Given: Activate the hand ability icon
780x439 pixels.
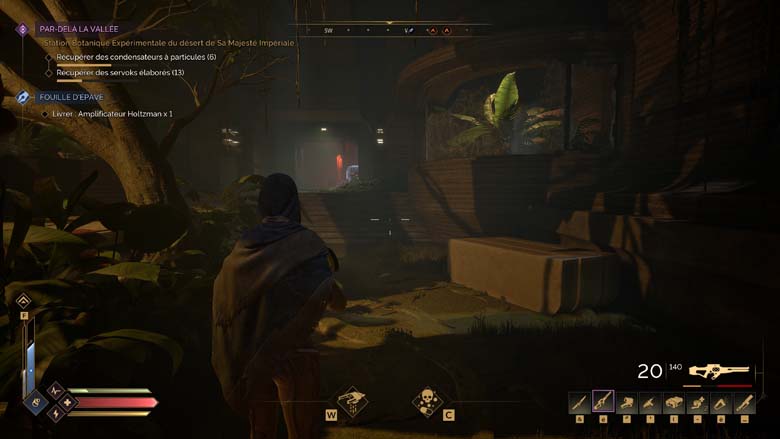Looking at the screenshot, I should [x=352, y=402].
